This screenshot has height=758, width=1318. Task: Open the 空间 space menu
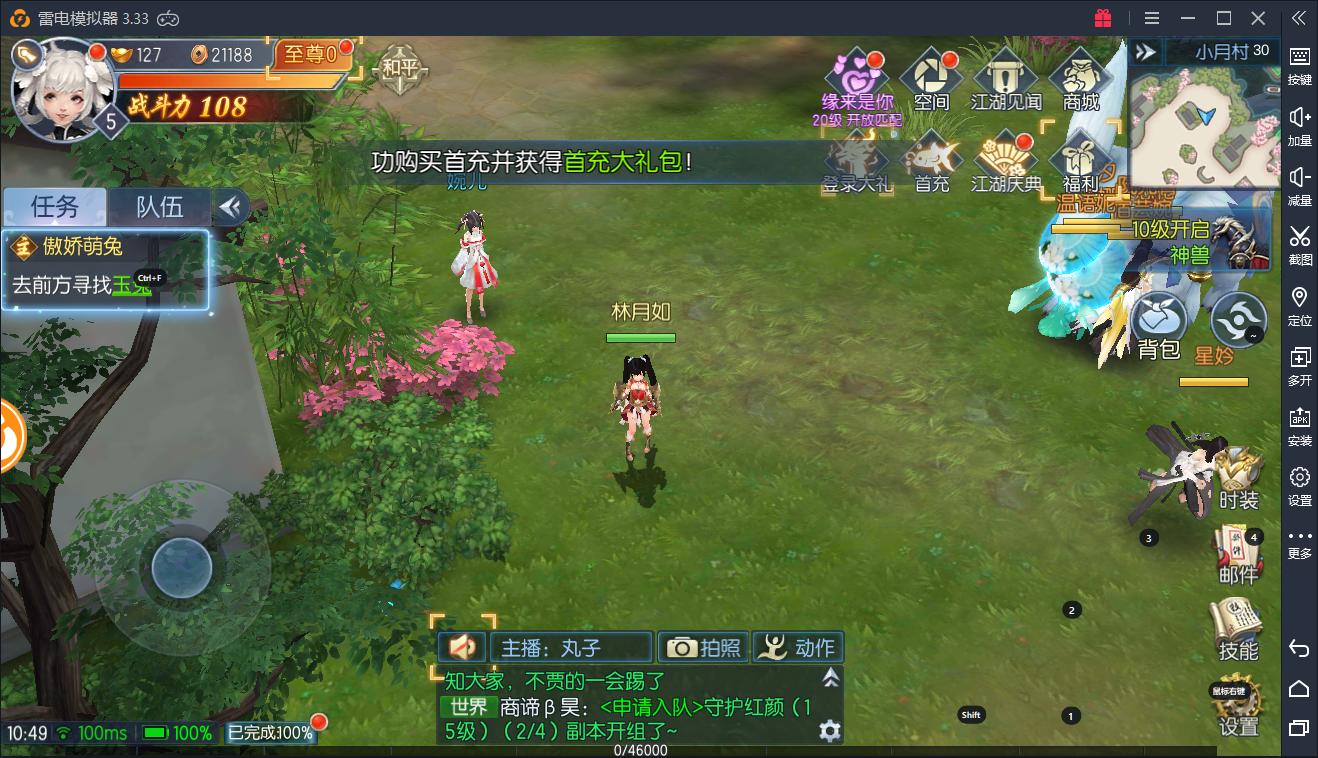pyautogui.click(x=931, y=78)
